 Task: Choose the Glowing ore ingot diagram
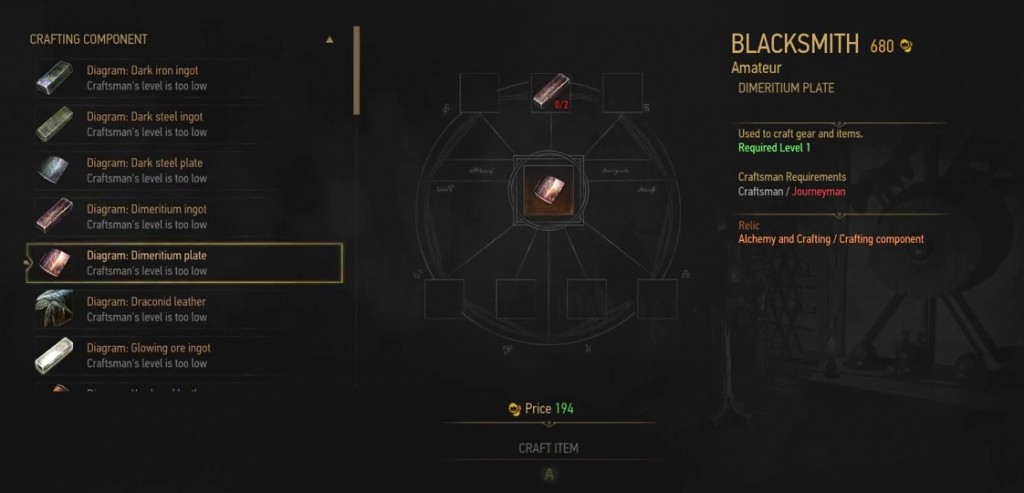pyautogui.click(x=184, y=355)
